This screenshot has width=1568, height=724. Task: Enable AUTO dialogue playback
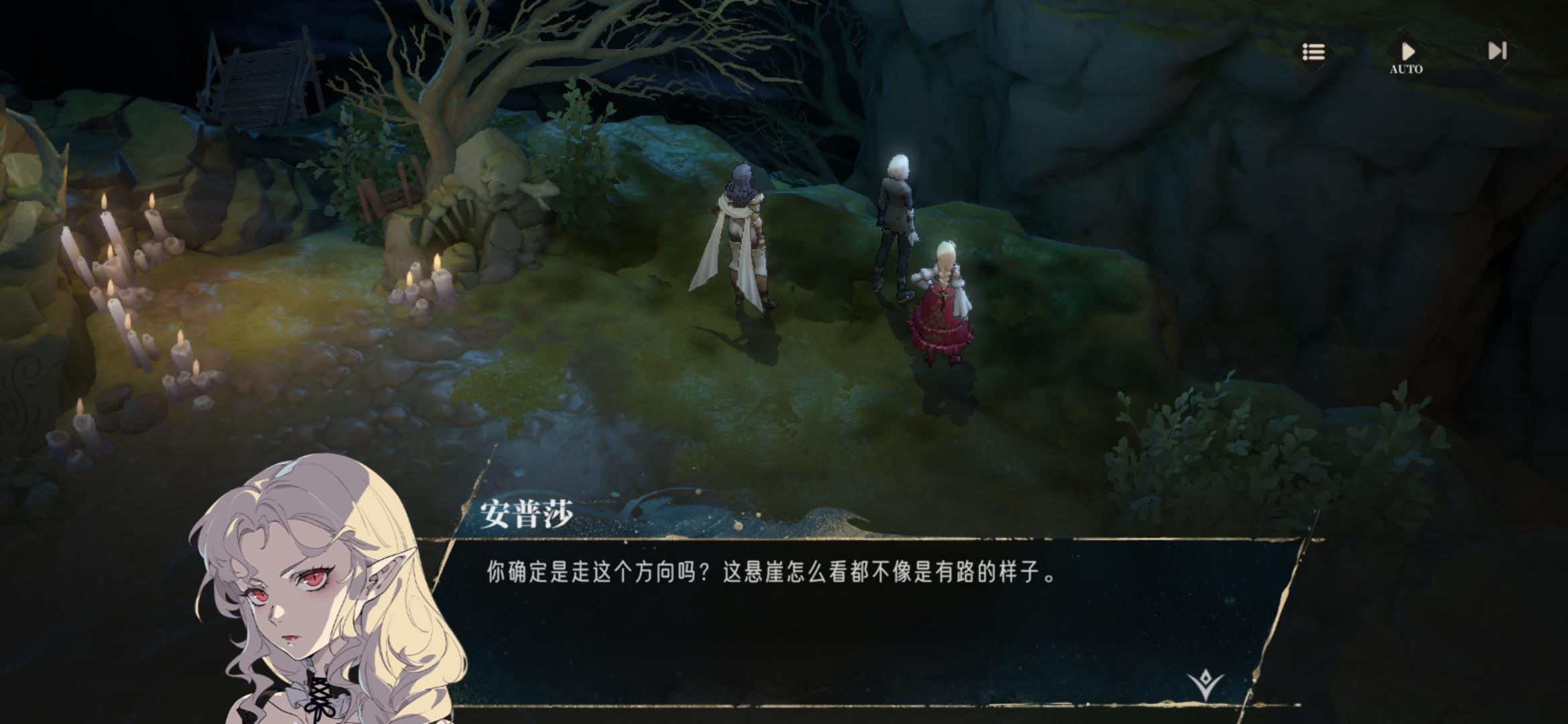(1408, 52)
